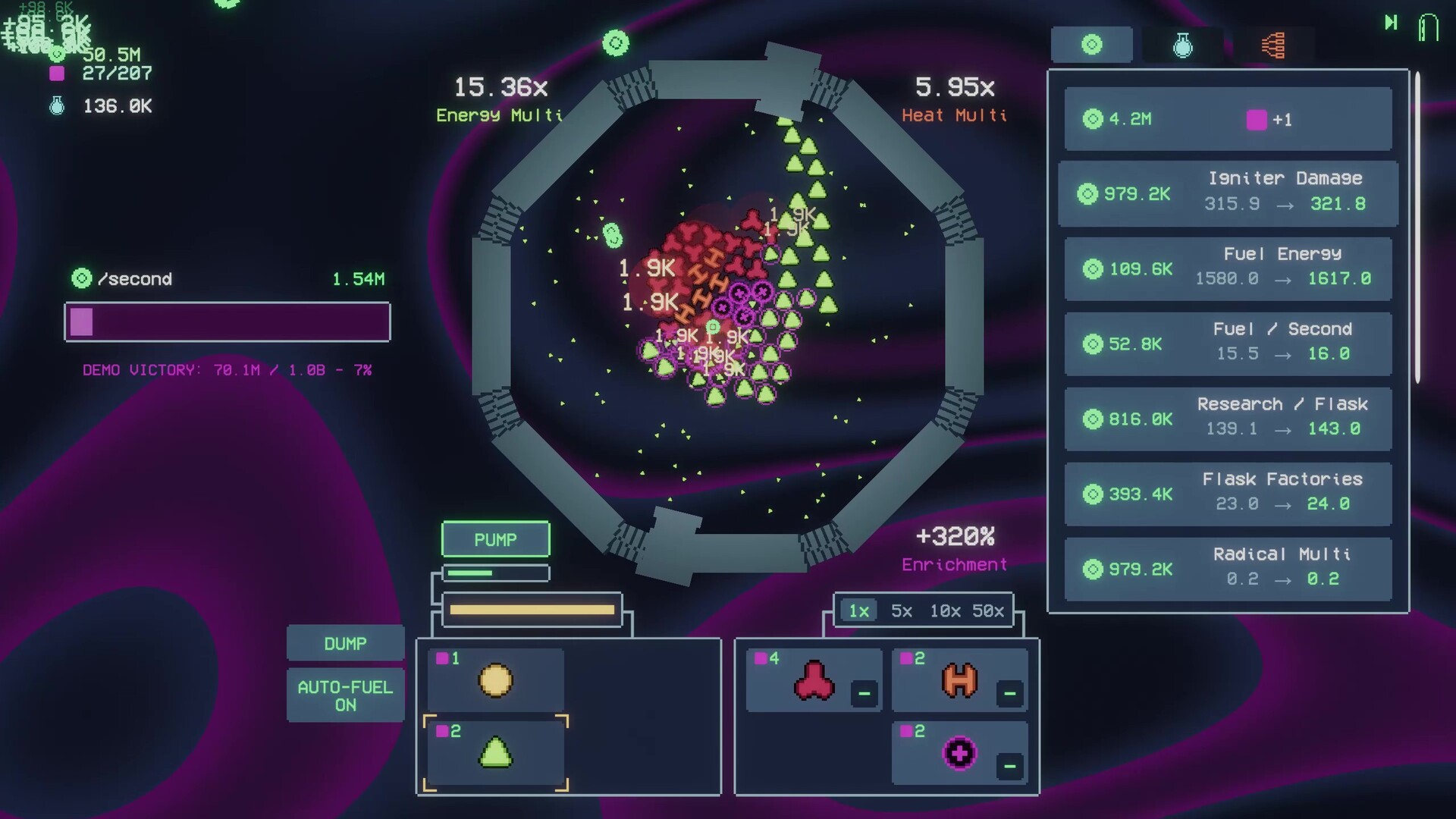This screenshot has height=819, width=1456.
Task: Buy the Igniter Damage upgrade
Action: click(1228, 193)
